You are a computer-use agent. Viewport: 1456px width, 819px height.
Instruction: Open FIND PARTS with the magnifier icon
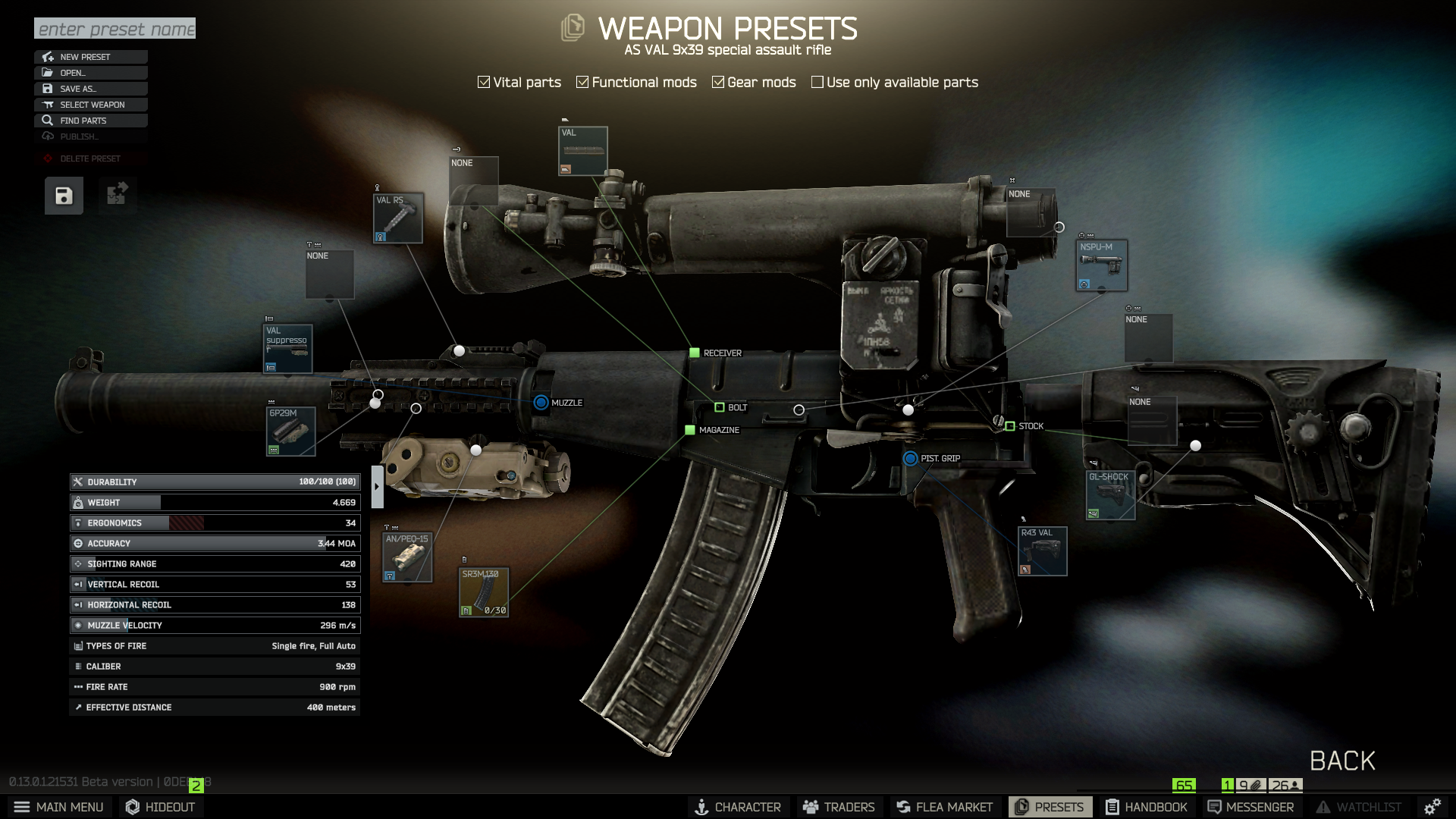click(x=48, y=120)
